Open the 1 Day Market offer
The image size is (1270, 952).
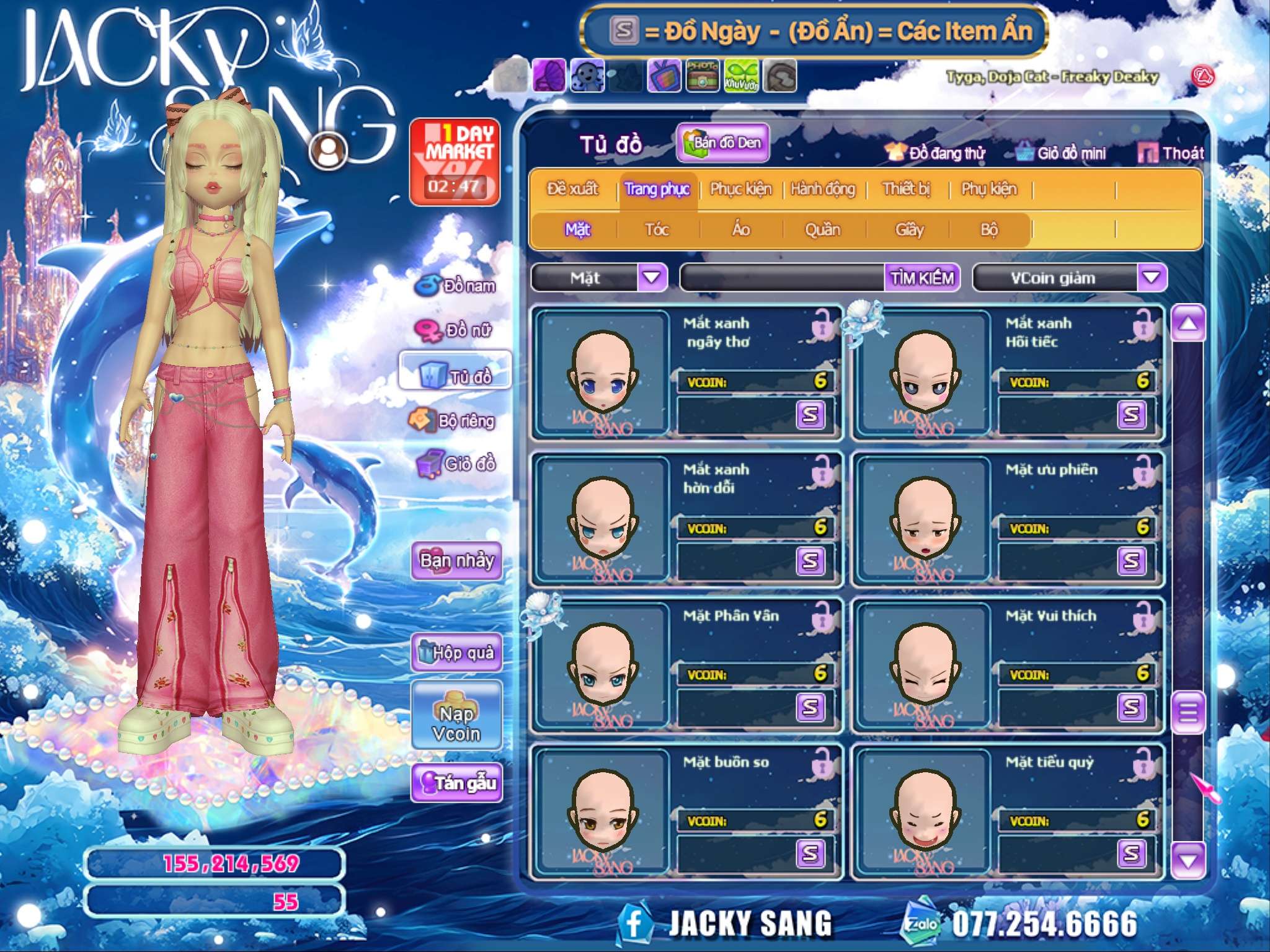(455, 162)
